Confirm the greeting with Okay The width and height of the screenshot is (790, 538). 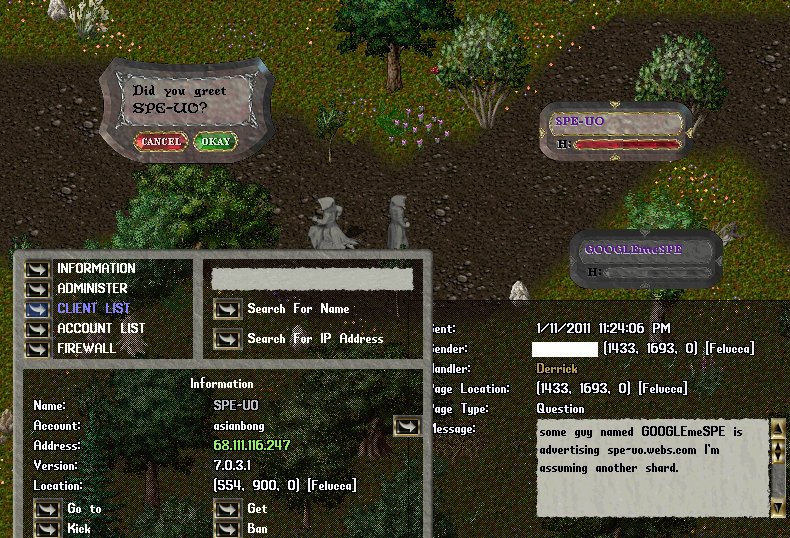coord(215,142)
